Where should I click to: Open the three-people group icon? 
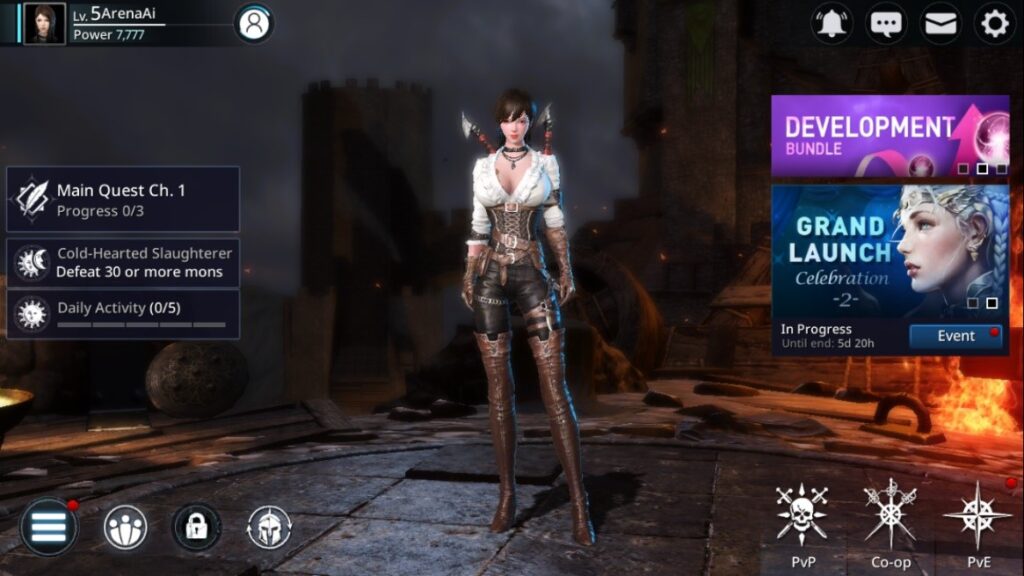pyautogui.click(x=125, y=527)
